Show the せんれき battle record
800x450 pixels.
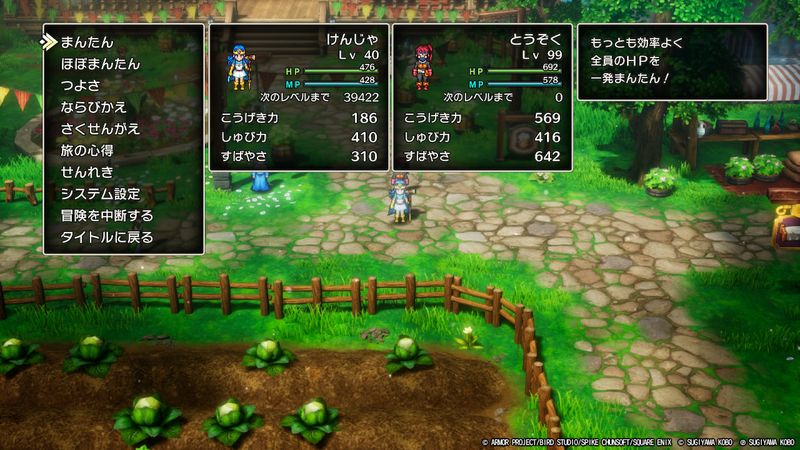pyautogui.click(x=87, y=172)
